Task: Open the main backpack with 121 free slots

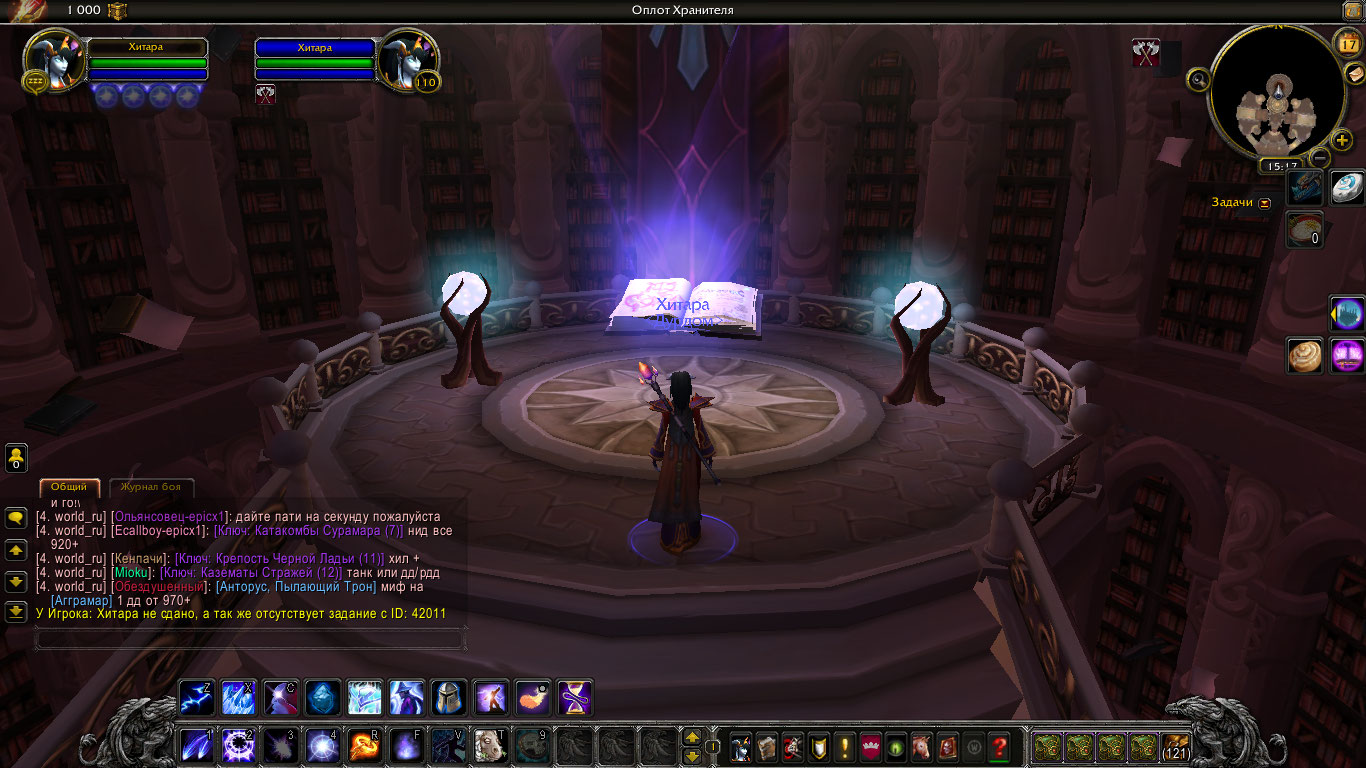Action: coord(1175,747)
